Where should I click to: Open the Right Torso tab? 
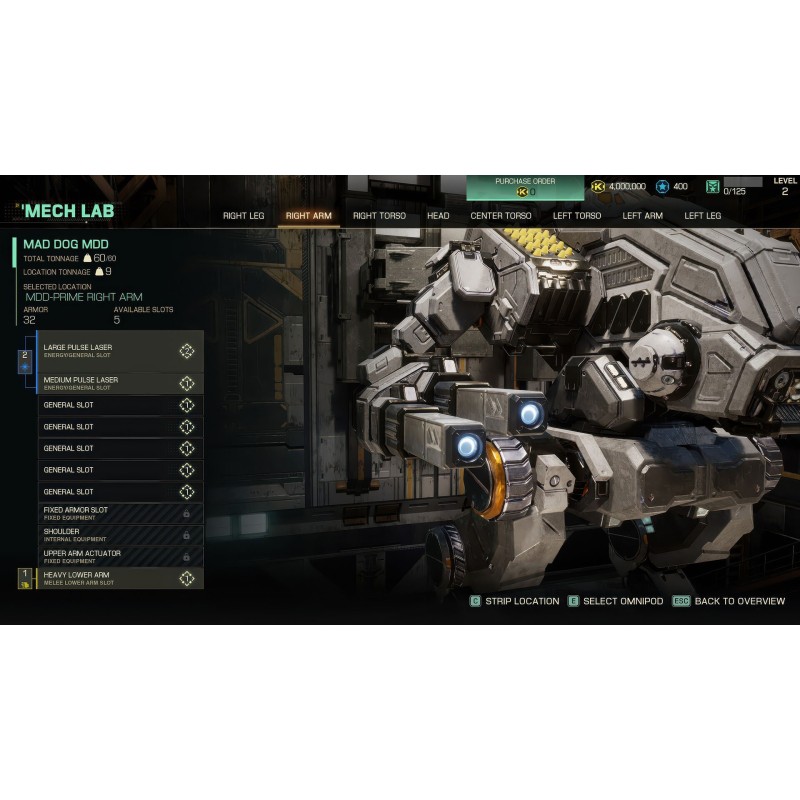tap(379, 215)
